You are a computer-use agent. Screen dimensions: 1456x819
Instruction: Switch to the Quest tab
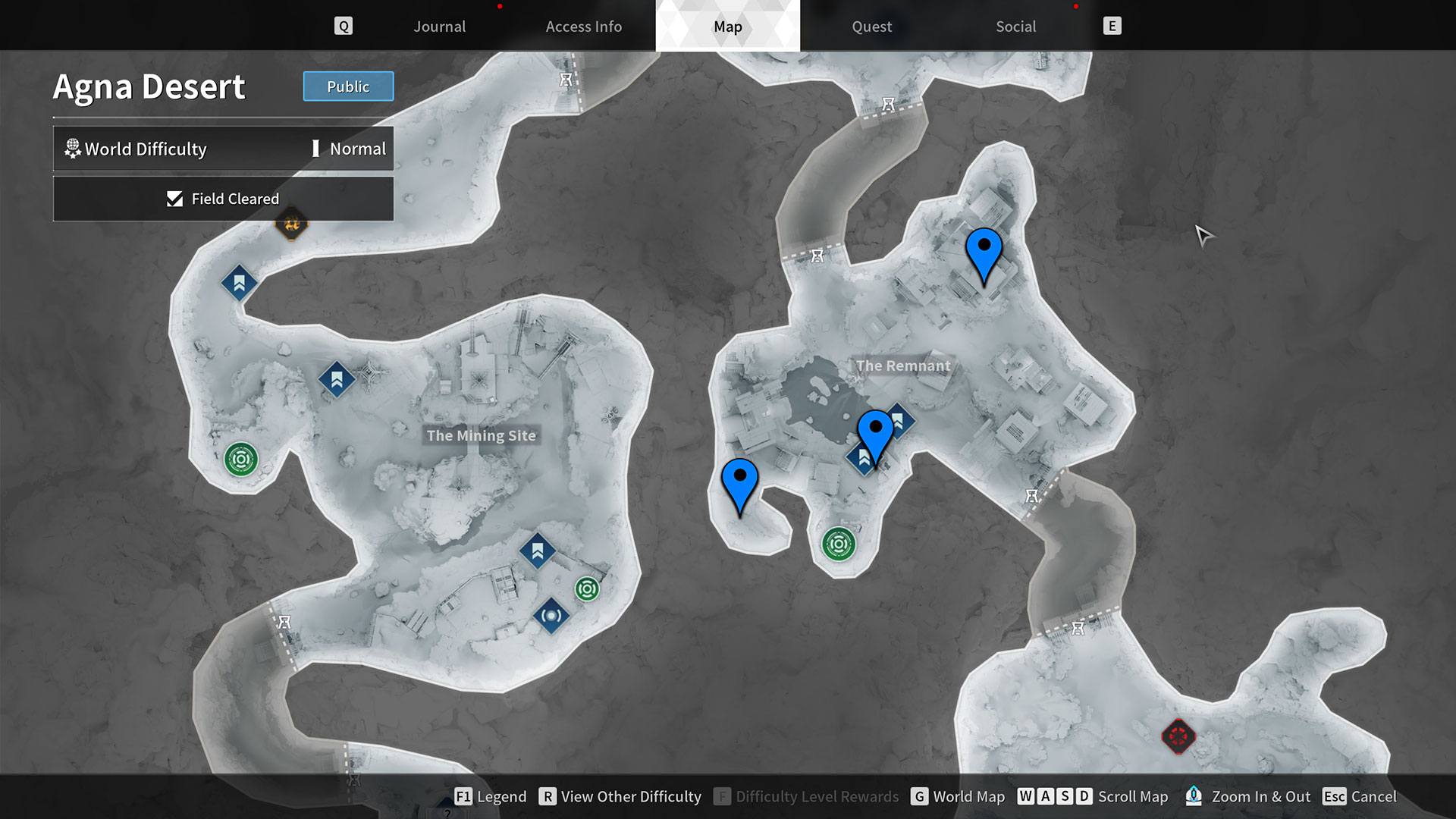pos(871,27)
